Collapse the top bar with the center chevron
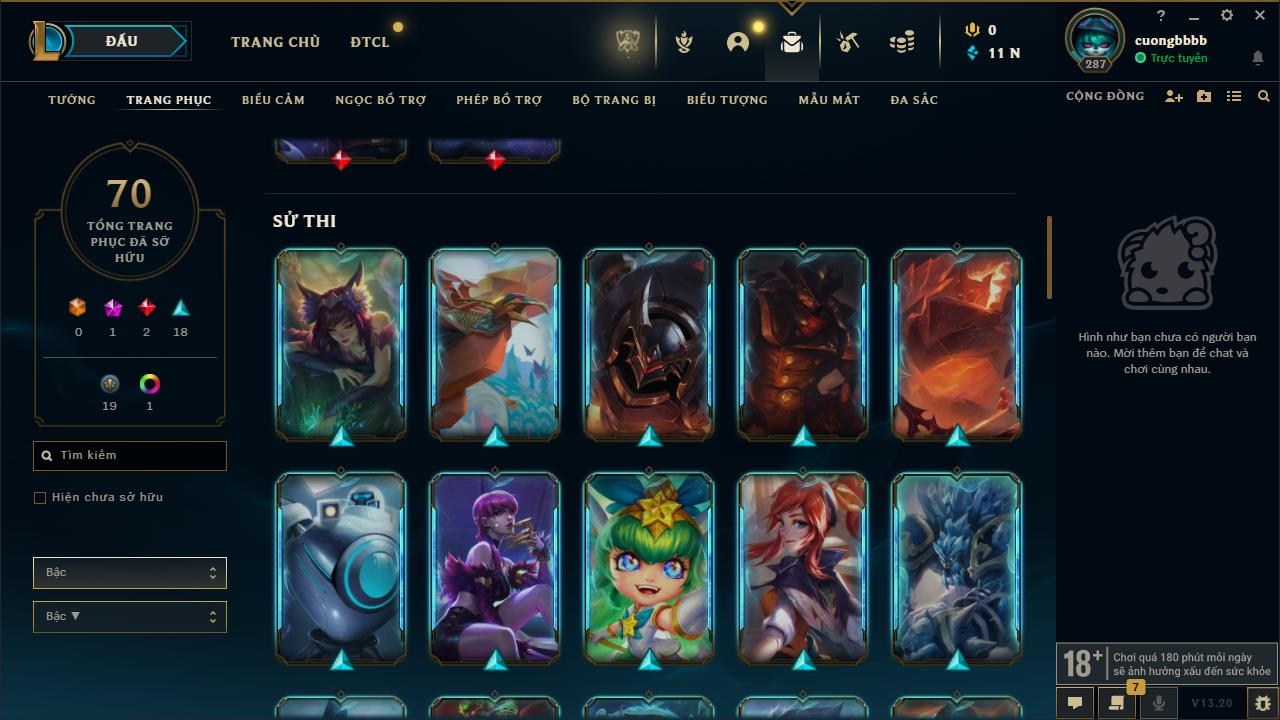This screenshot has width=1280, height=720. click(792, 6)
